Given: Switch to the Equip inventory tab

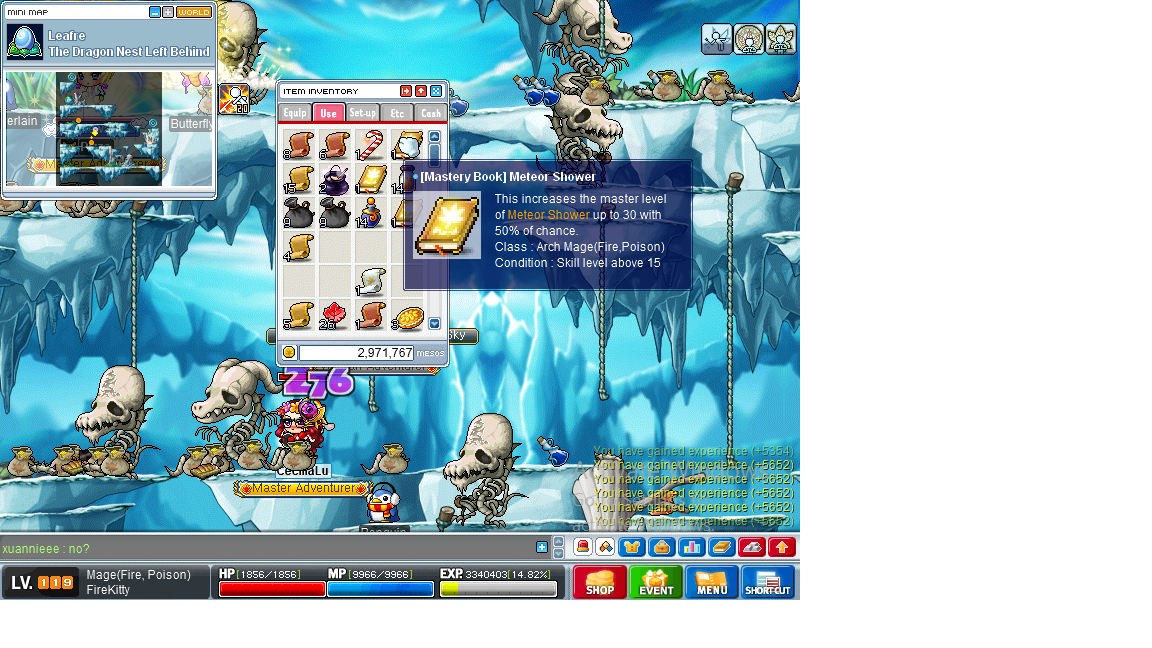Looking at the screenshot, I should [295, 113].
